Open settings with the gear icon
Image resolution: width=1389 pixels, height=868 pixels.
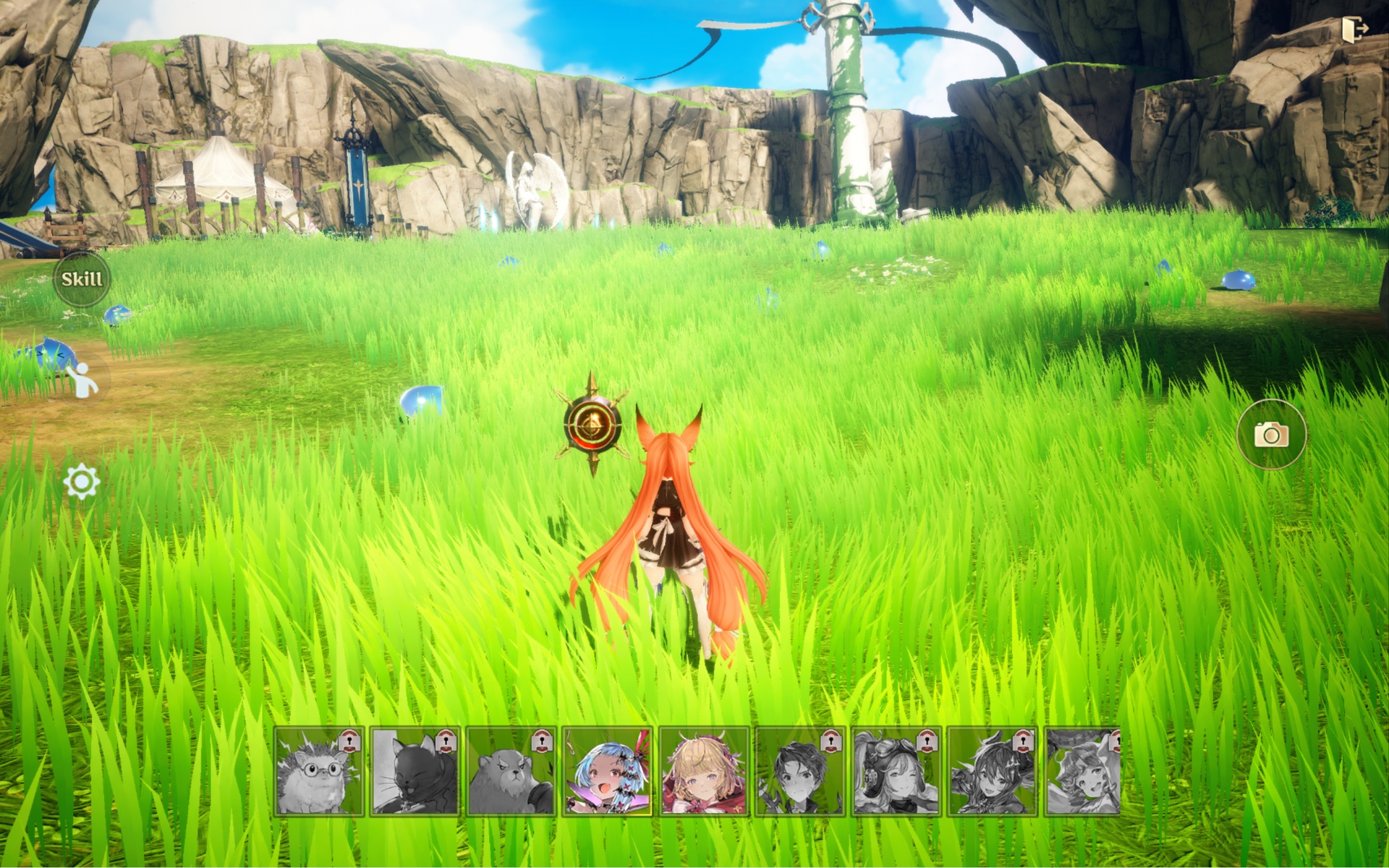click(81, 482)
